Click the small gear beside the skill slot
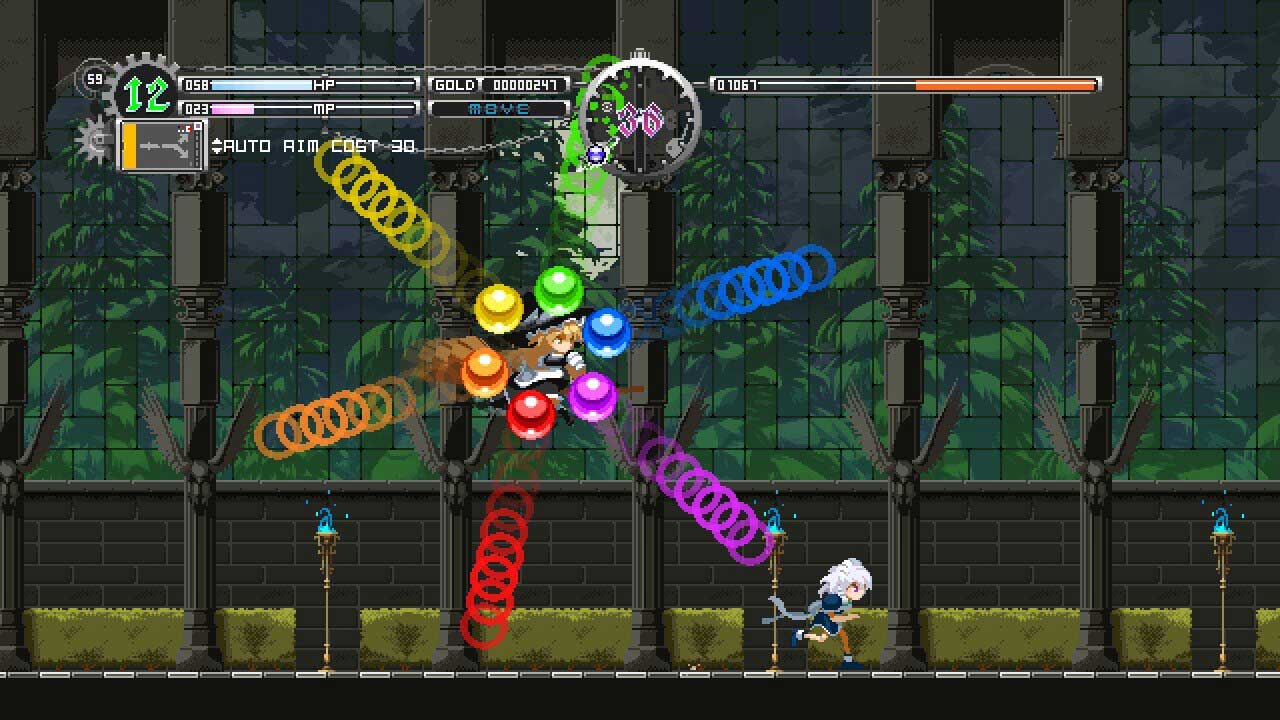This screenshot has width=1280, height=720. pyautogui.click(x=96, y=140)
